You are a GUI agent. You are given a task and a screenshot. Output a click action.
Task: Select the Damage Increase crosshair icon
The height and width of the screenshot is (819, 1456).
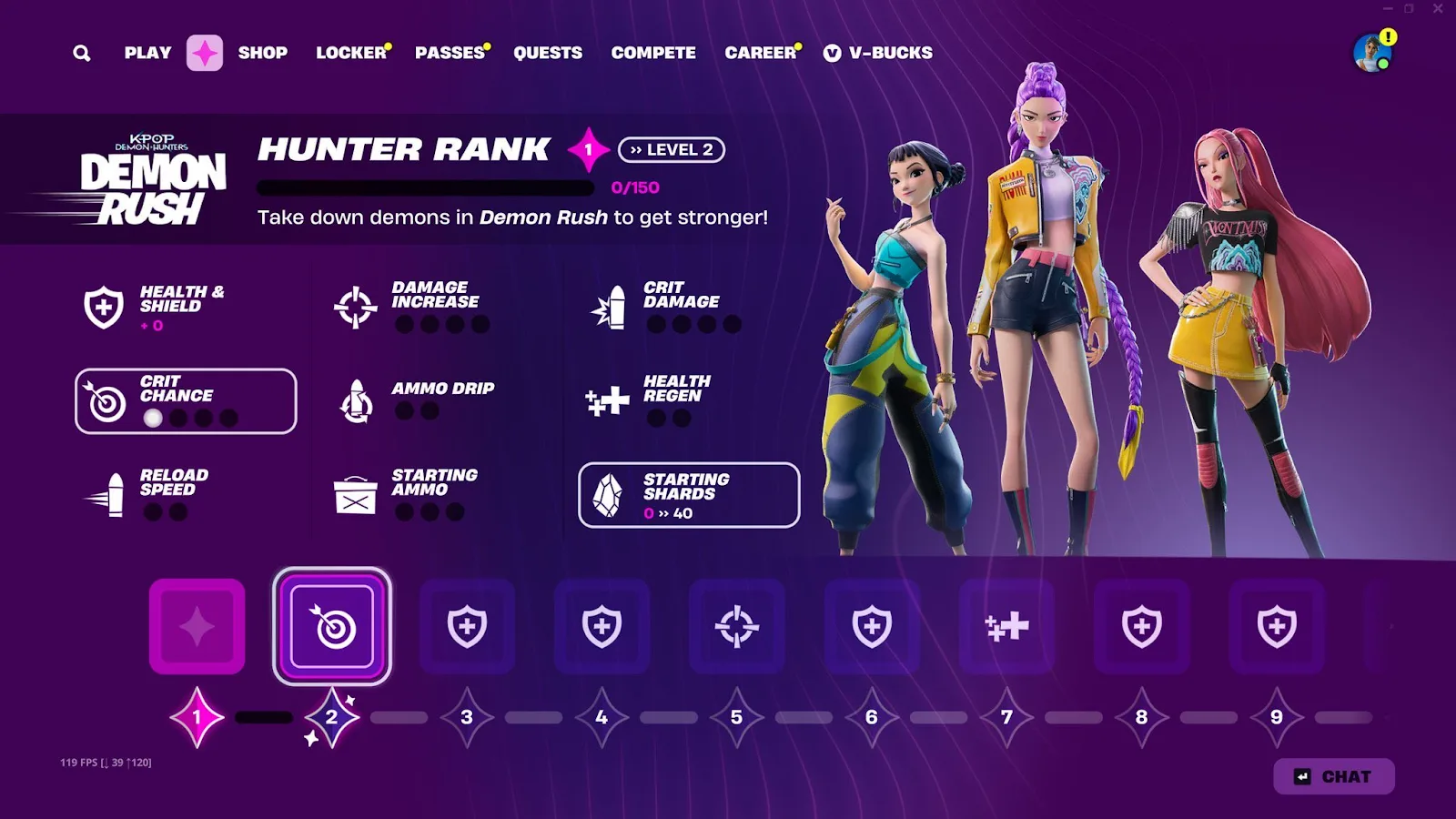pos(356,307)
